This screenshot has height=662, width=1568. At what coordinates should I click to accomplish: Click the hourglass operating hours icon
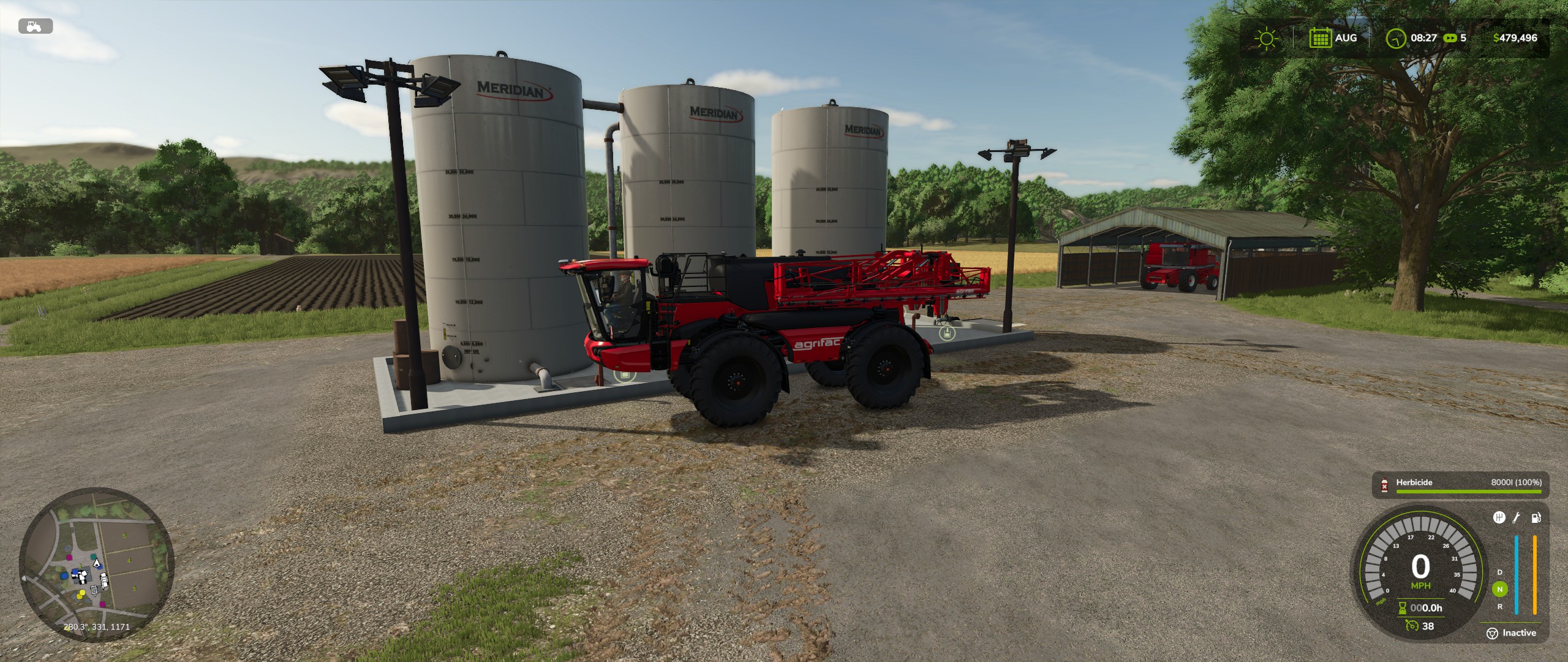click(x=1403, y=609)
